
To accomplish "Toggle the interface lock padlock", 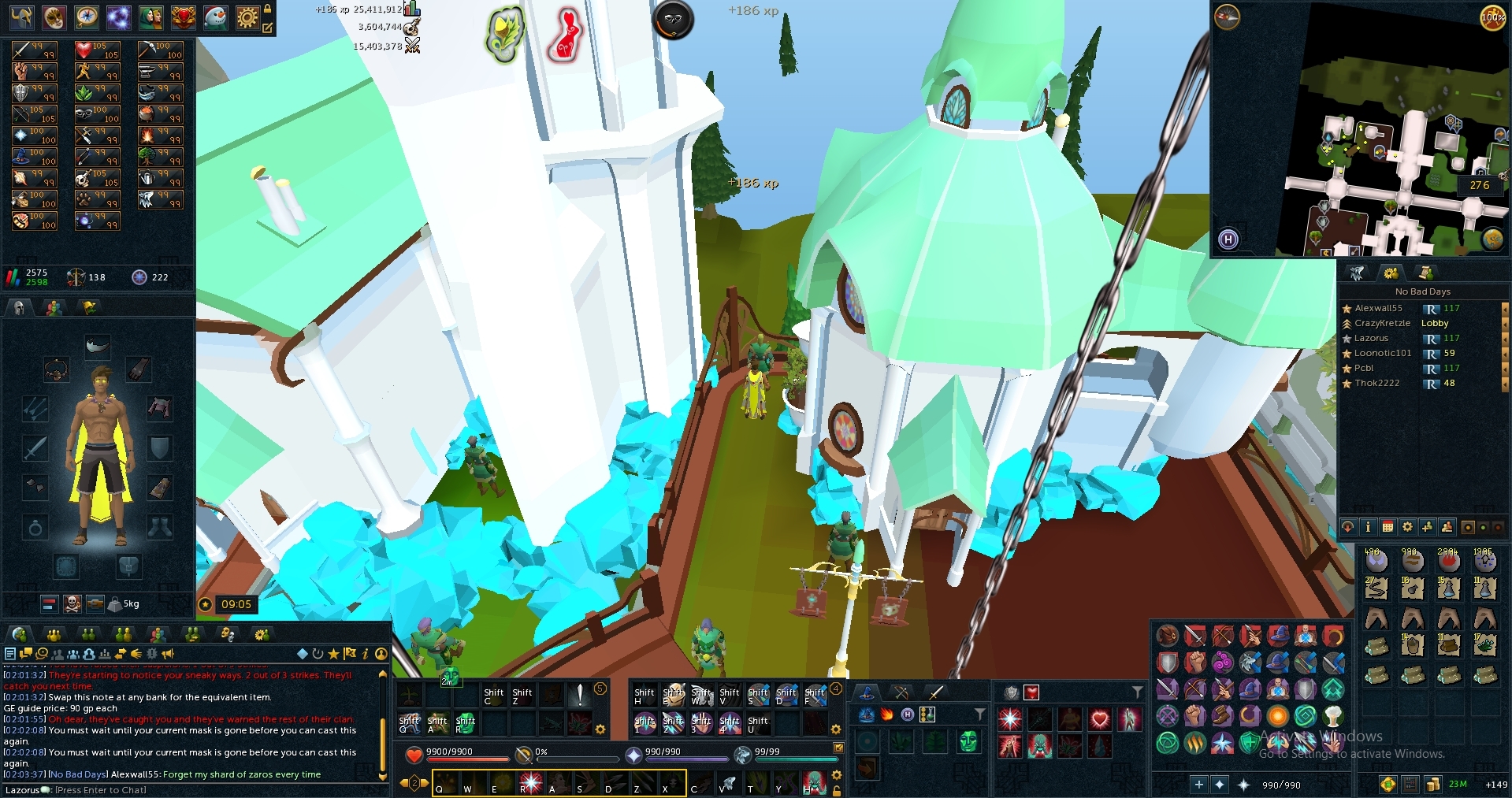I will point(269,9).
